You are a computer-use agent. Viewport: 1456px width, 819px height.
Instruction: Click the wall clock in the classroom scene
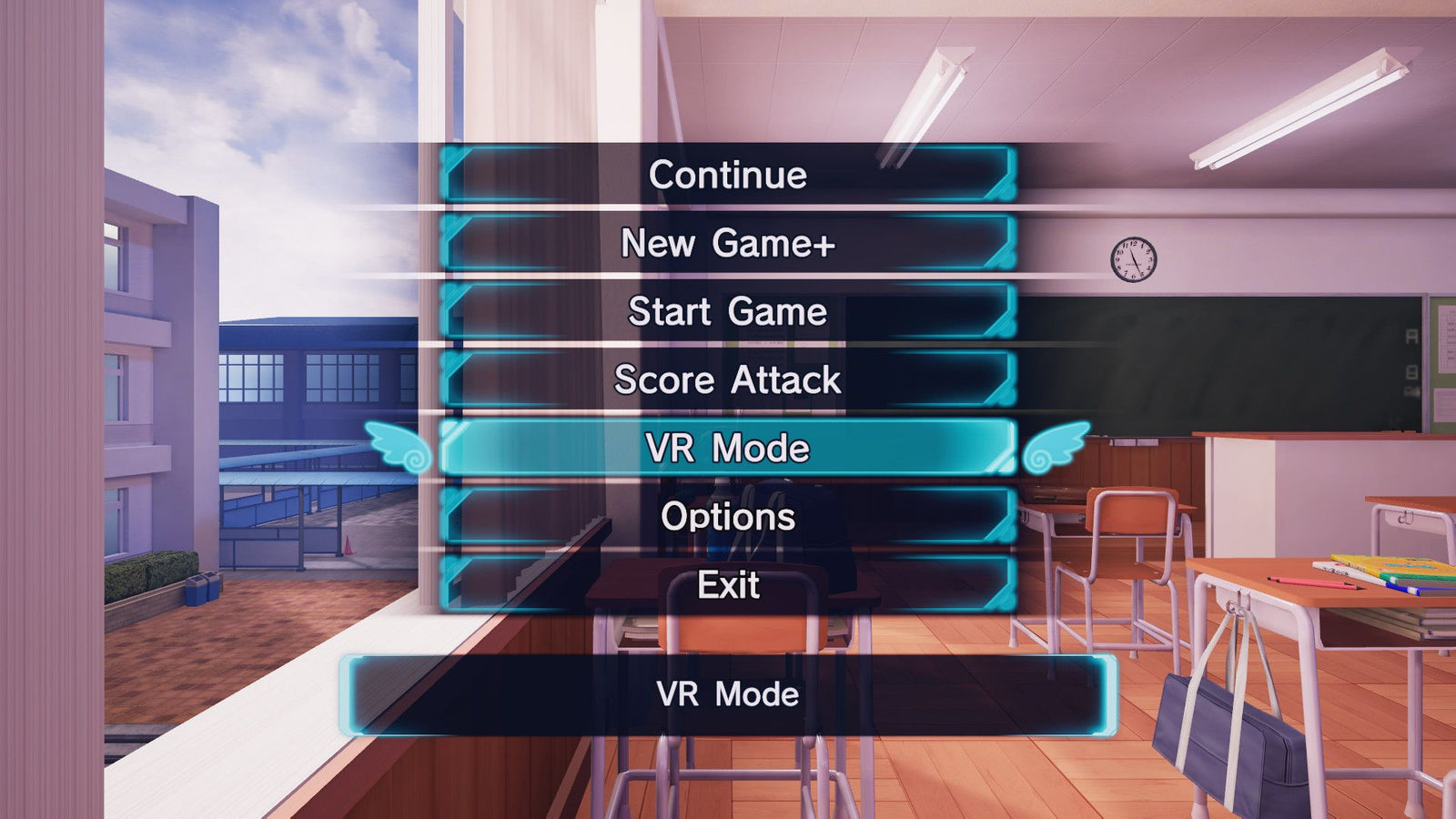1133,258
